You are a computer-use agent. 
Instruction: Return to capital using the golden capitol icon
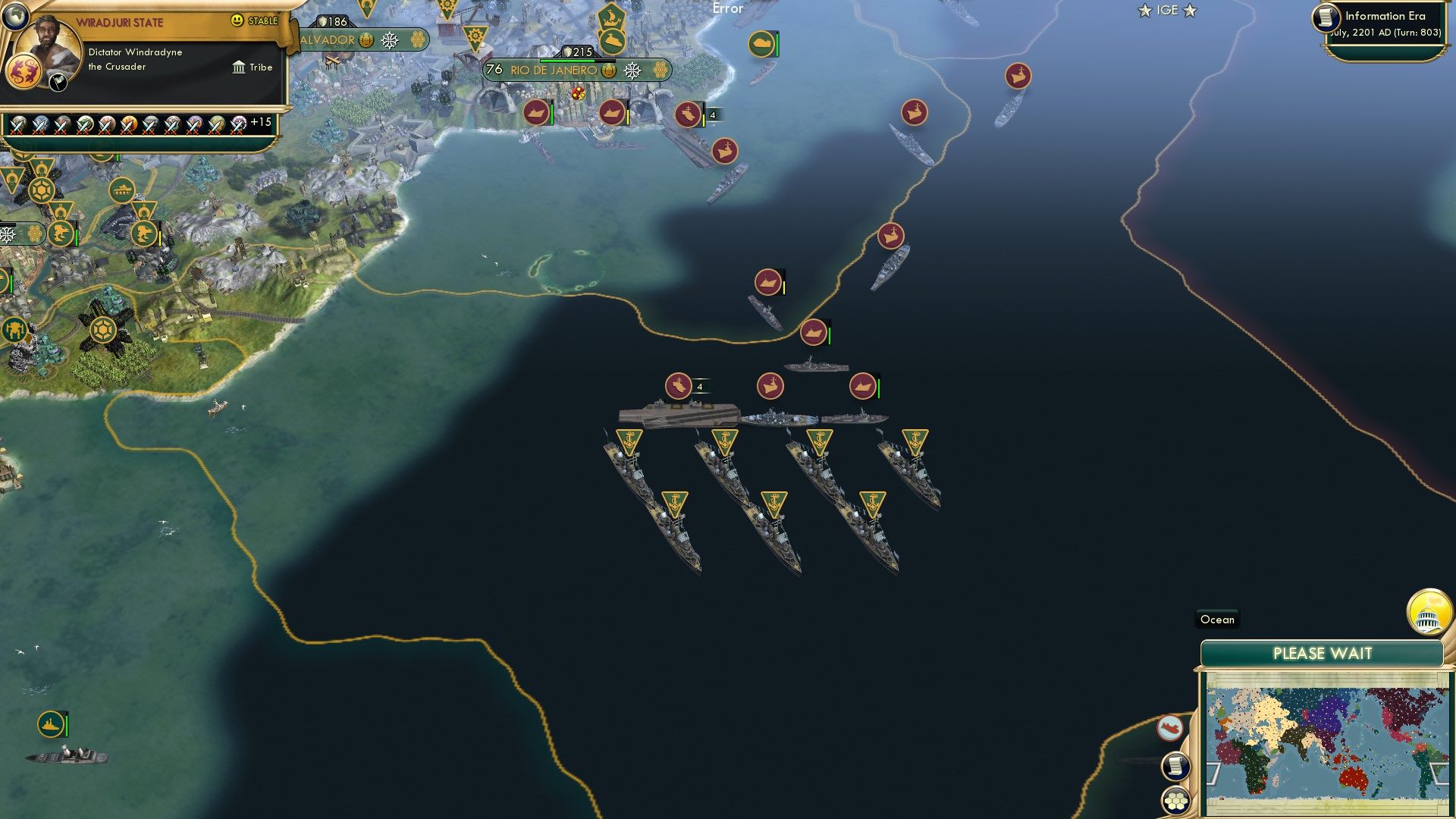pyautogui.click(x=1429, y=611)
